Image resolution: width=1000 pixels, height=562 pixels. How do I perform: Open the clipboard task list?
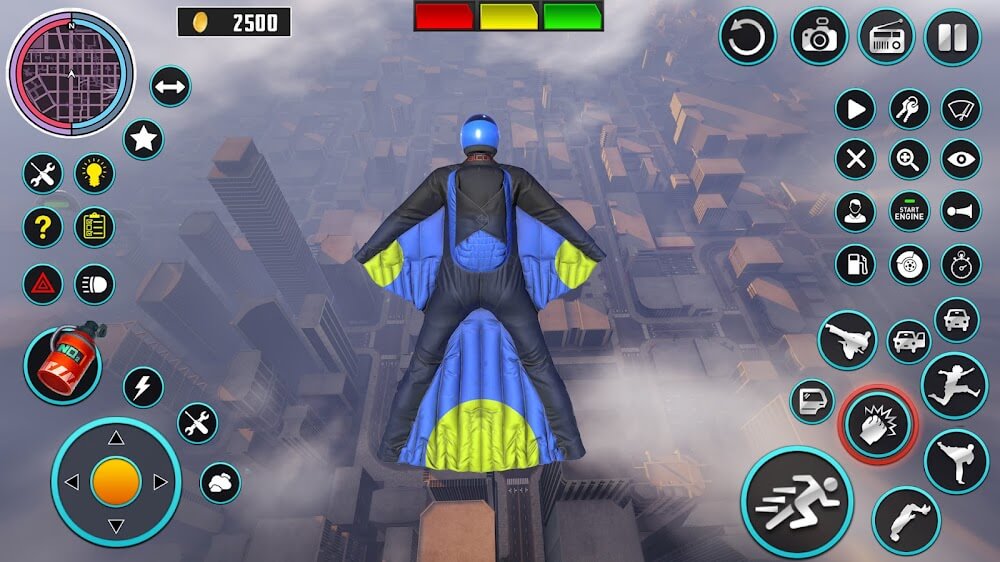(95, 228)
